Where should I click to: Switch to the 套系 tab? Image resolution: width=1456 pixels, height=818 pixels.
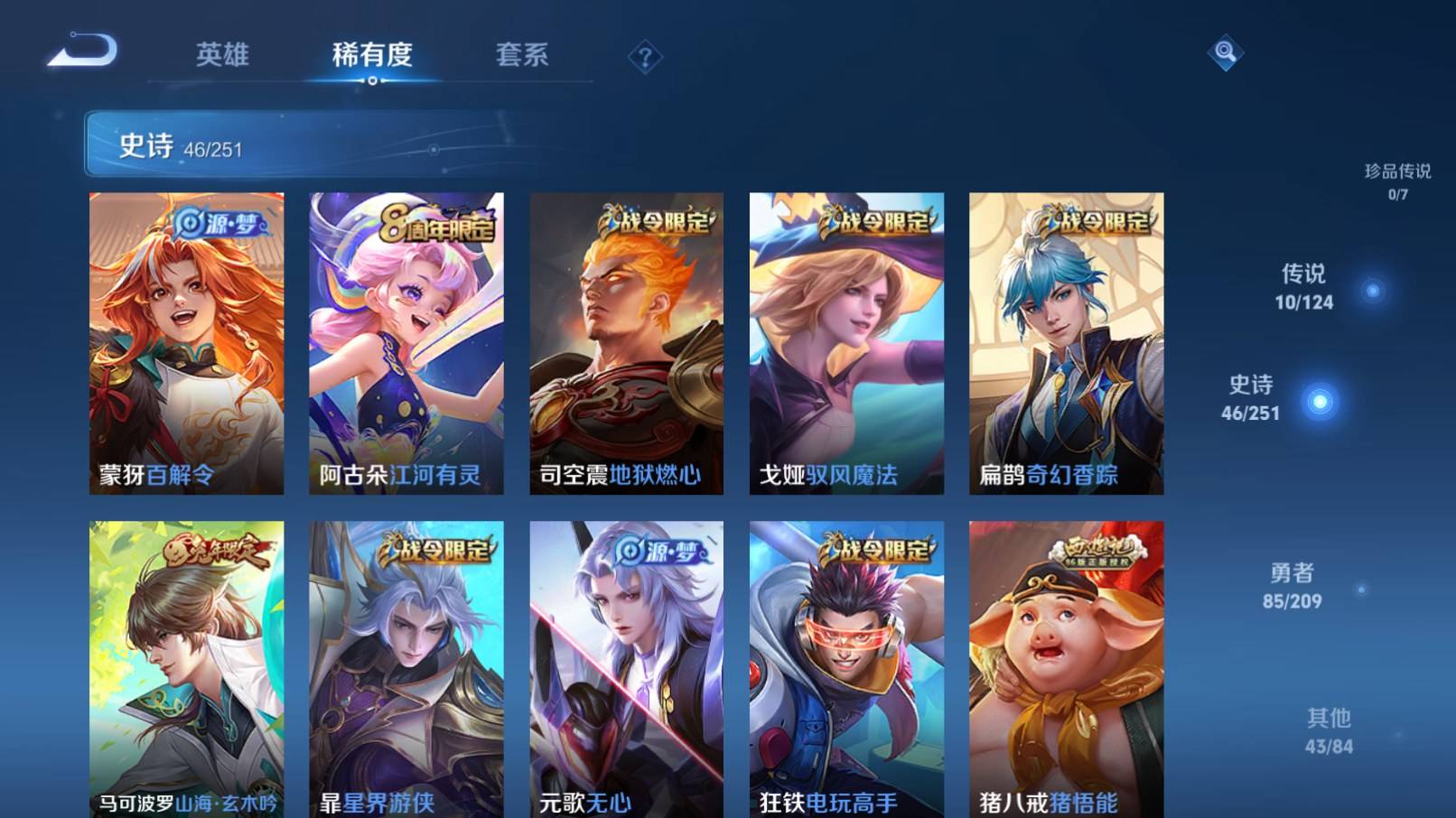(524, 55)
